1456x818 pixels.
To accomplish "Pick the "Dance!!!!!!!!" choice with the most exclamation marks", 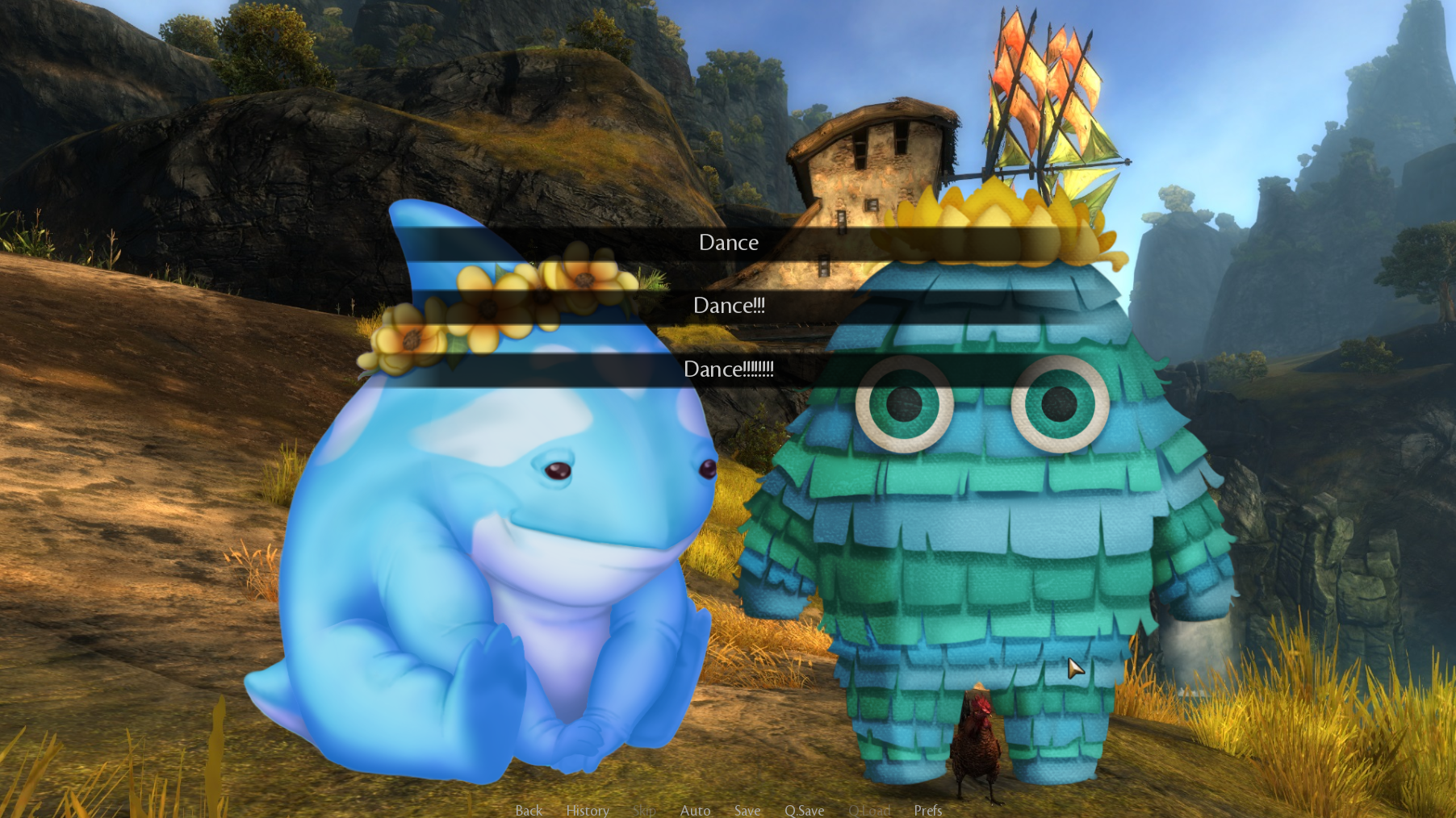I will pyautogui.click(x=728, y=369).
